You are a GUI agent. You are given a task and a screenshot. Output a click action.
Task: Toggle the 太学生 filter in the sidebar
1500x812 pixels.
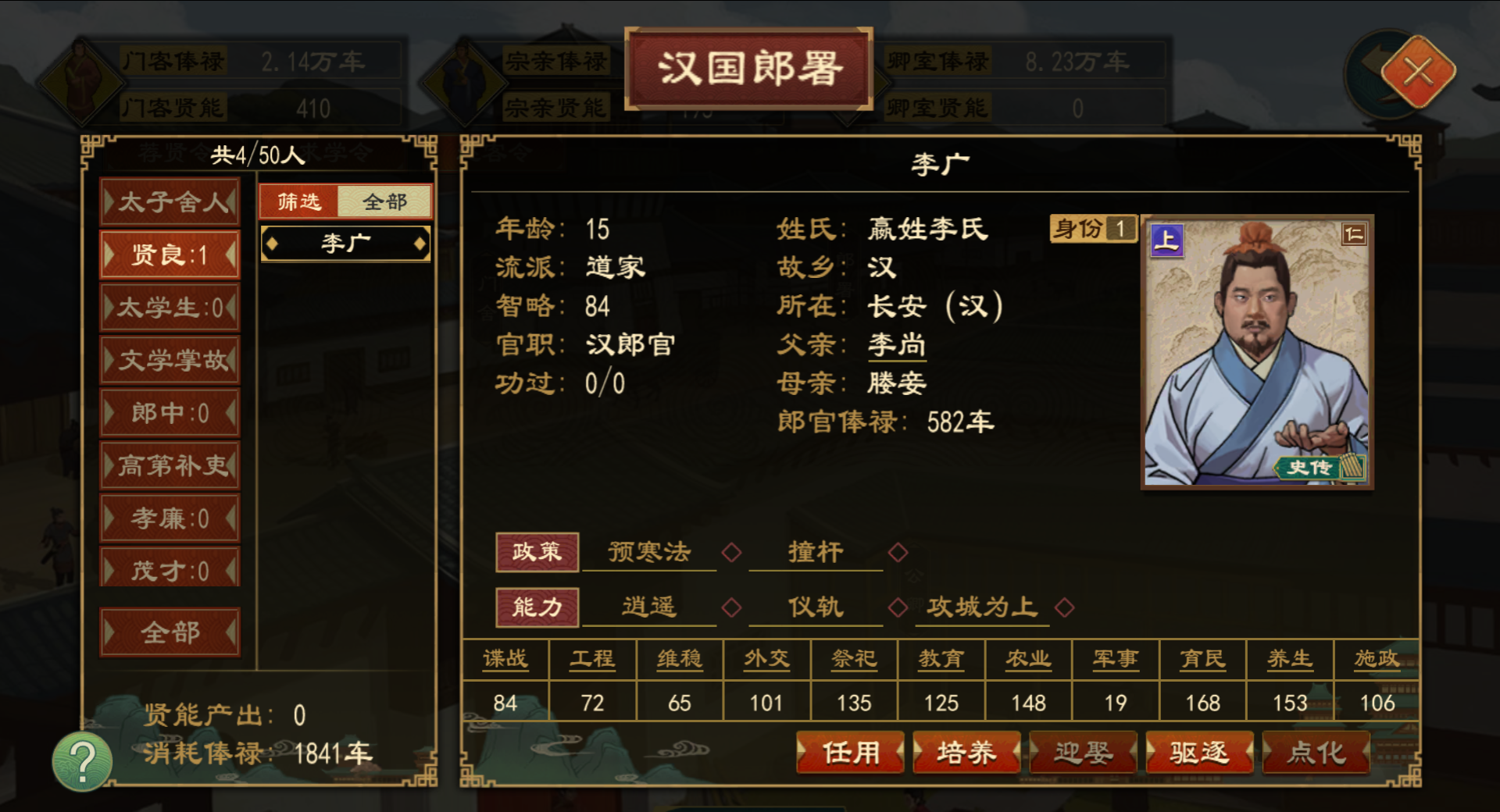170,308
